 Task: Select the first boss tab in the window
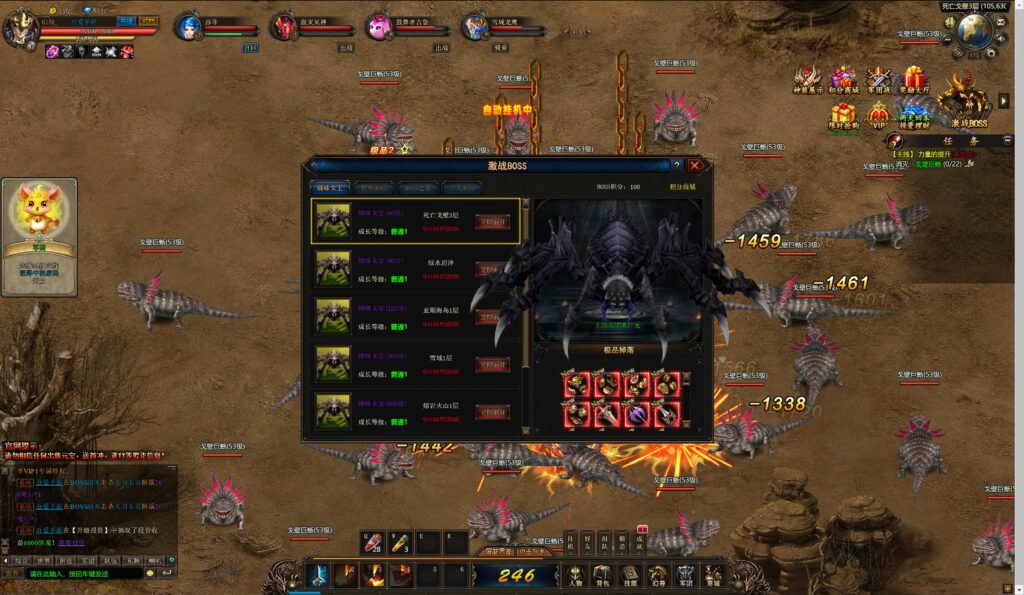point(329,187)
